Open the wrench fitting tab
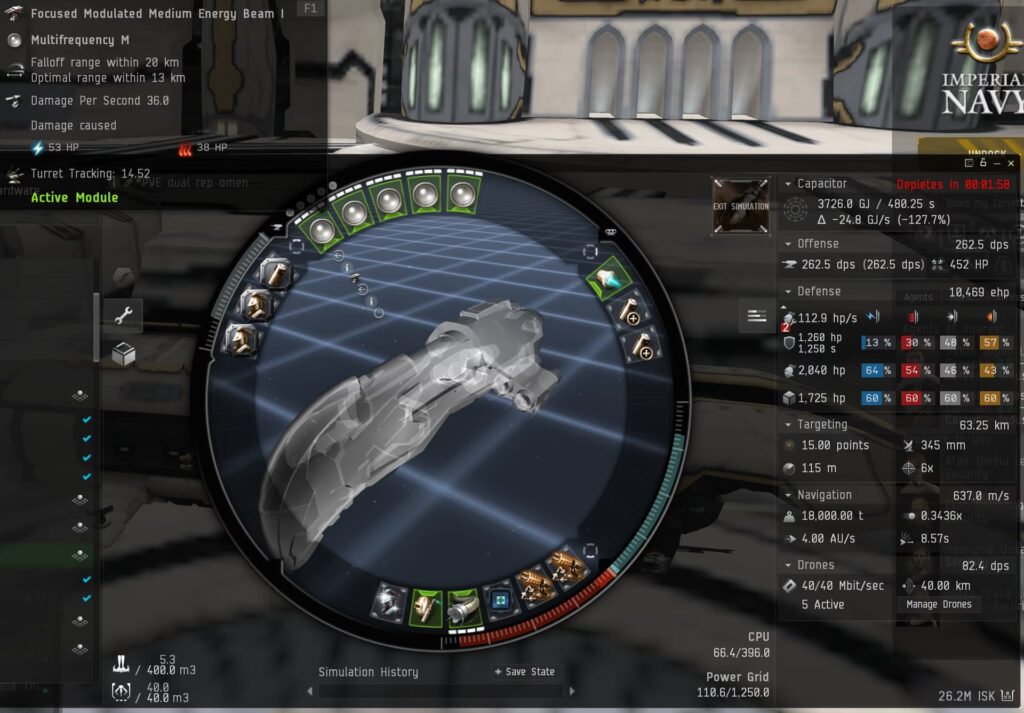 click(x=124, y=317)
